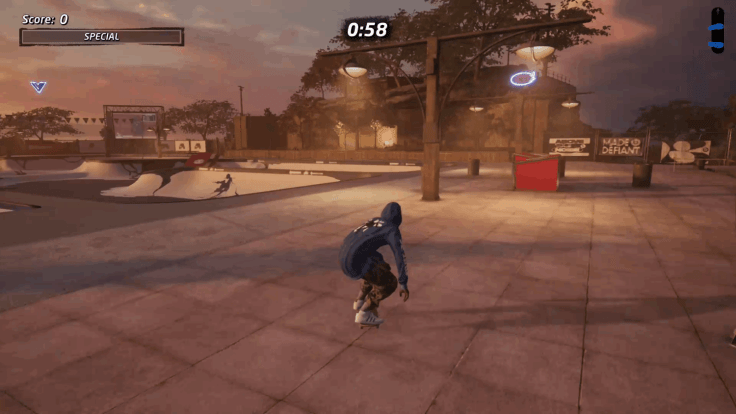Click the skateboard icon in the HUD
Screen dimensions: 736x414
point(716,30)
